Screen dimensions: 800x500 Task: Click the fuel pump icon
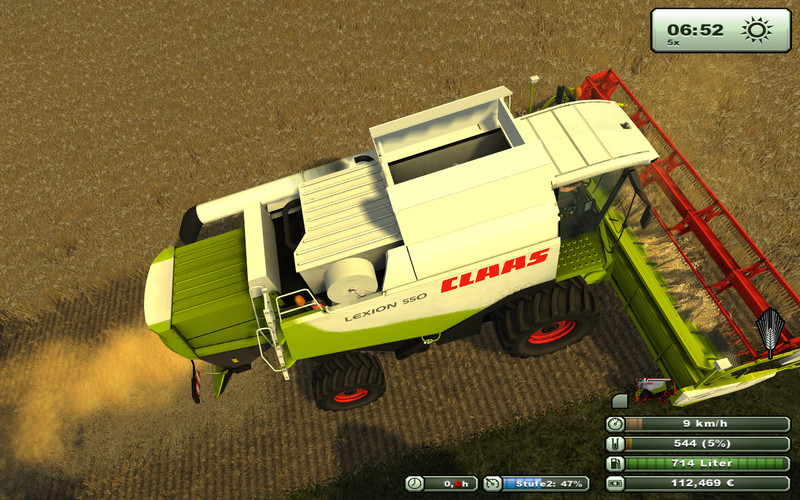tap(616, 464)
